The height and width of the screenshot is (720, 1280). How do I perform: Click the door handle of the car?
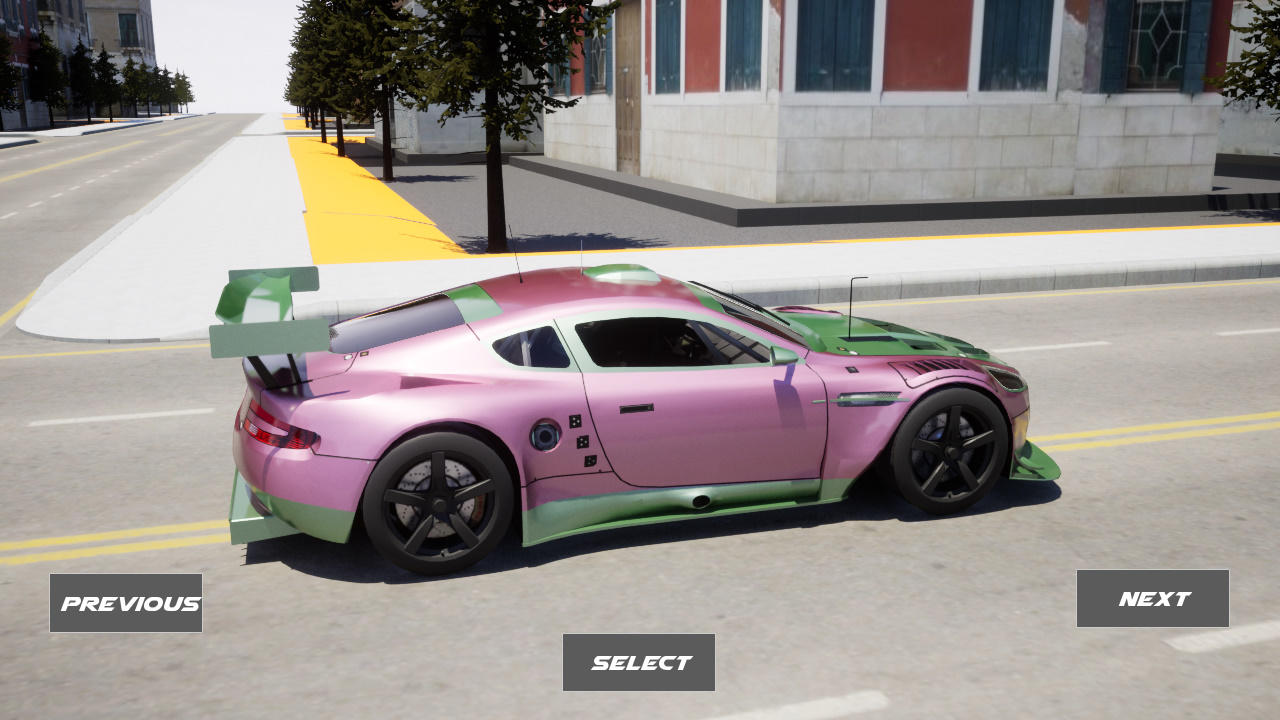(636, 408)
